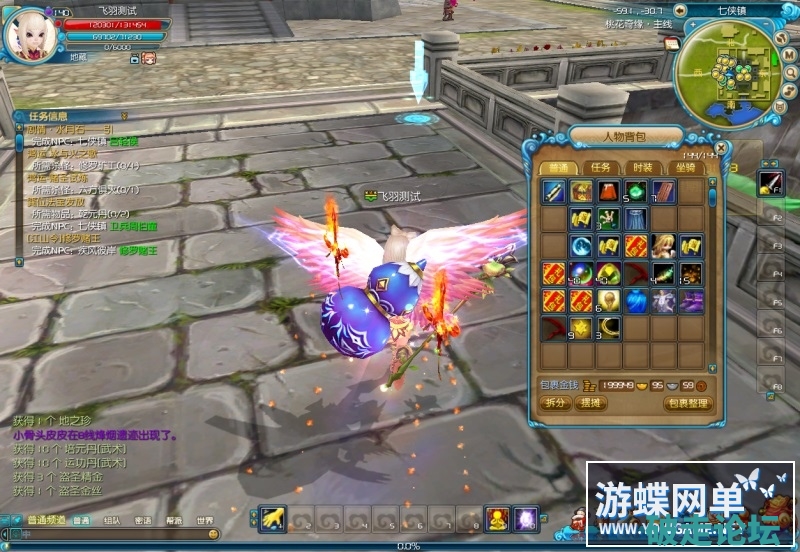The image size is (800, 552).
Task: Activate the golden hand skill in hotbar
Action: pos(270,519)
